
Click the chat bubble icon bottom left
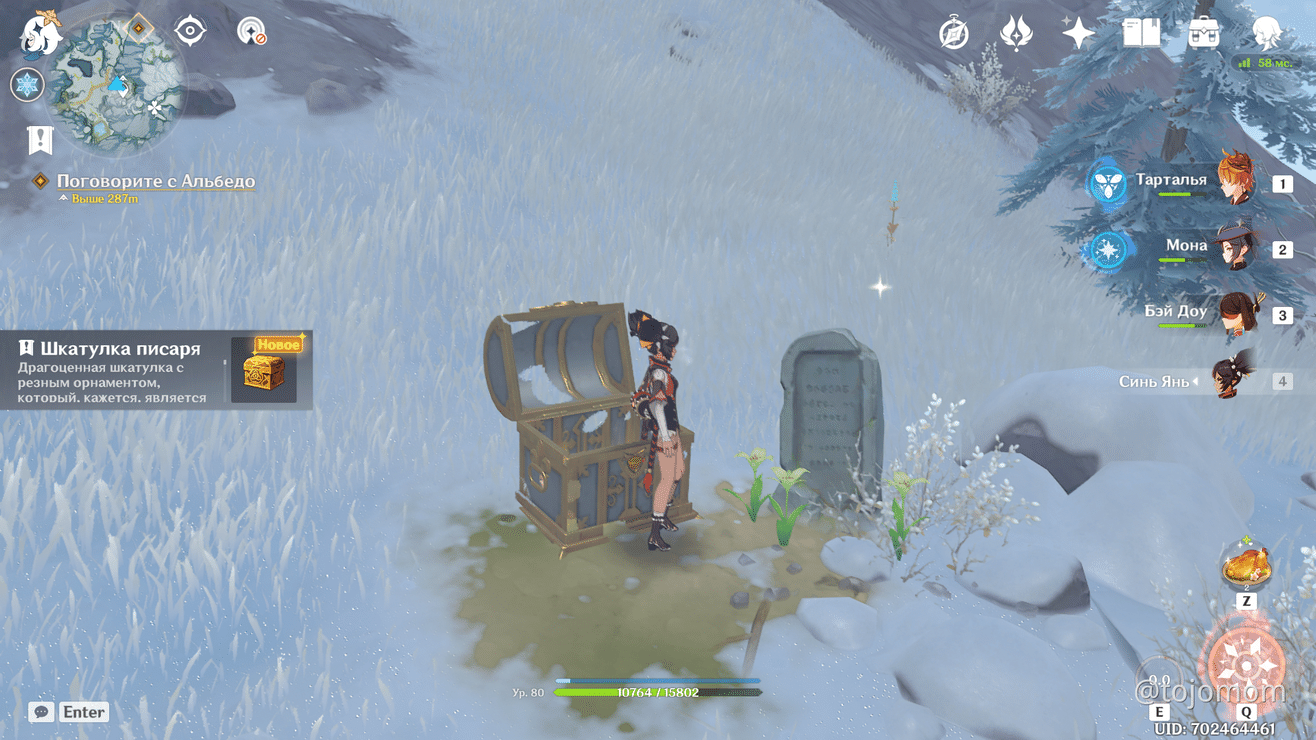coord(40,711)
